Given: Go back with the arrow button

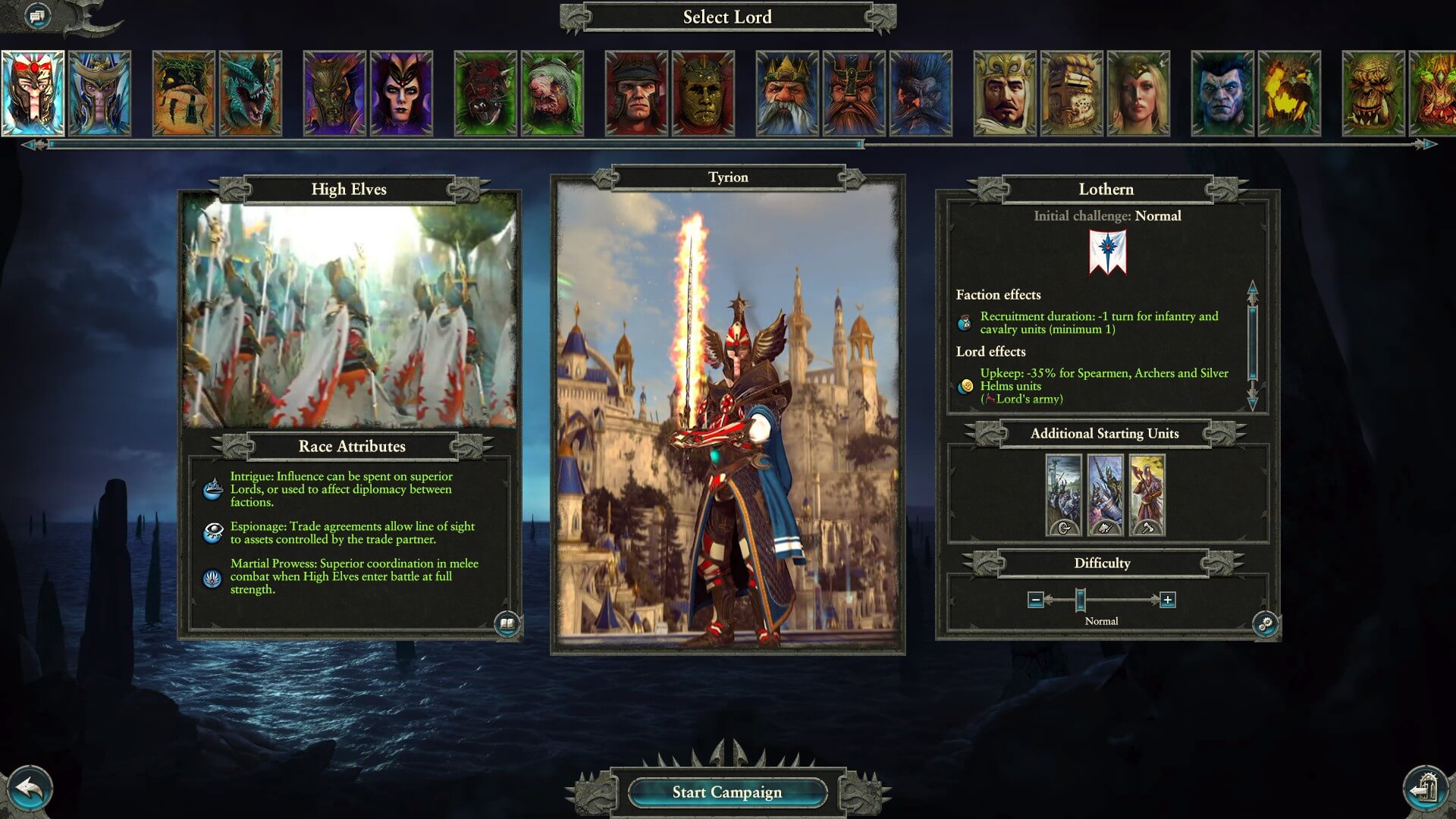Looking at the screenshot, I should (29, 789).
